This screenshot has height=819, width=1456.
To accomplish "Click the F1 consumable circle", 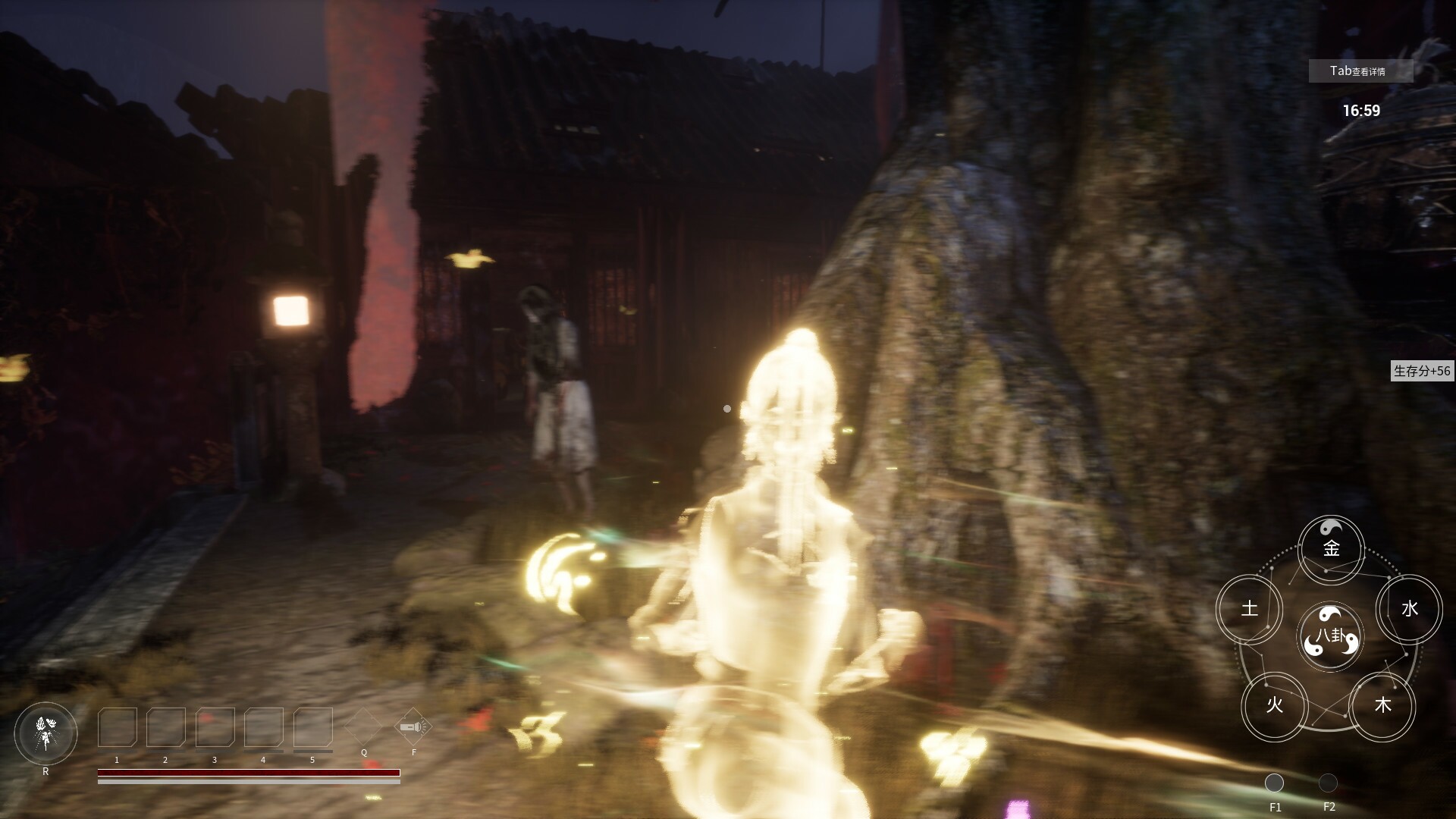I will coord(1276,783).
